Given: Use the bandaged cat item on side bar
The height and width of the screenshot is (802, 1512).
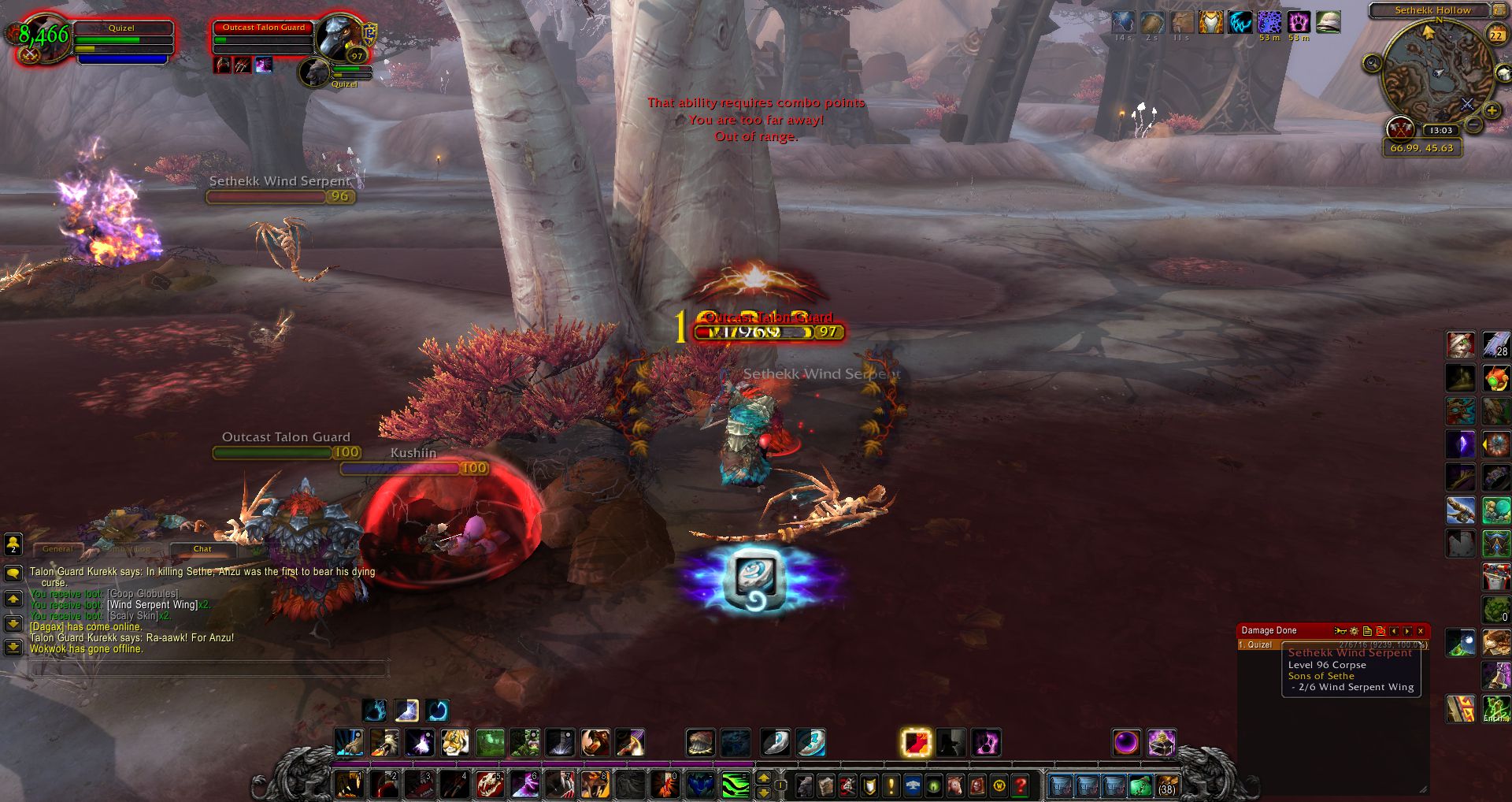Looking at the screenshot, I should coord(1461,345).
